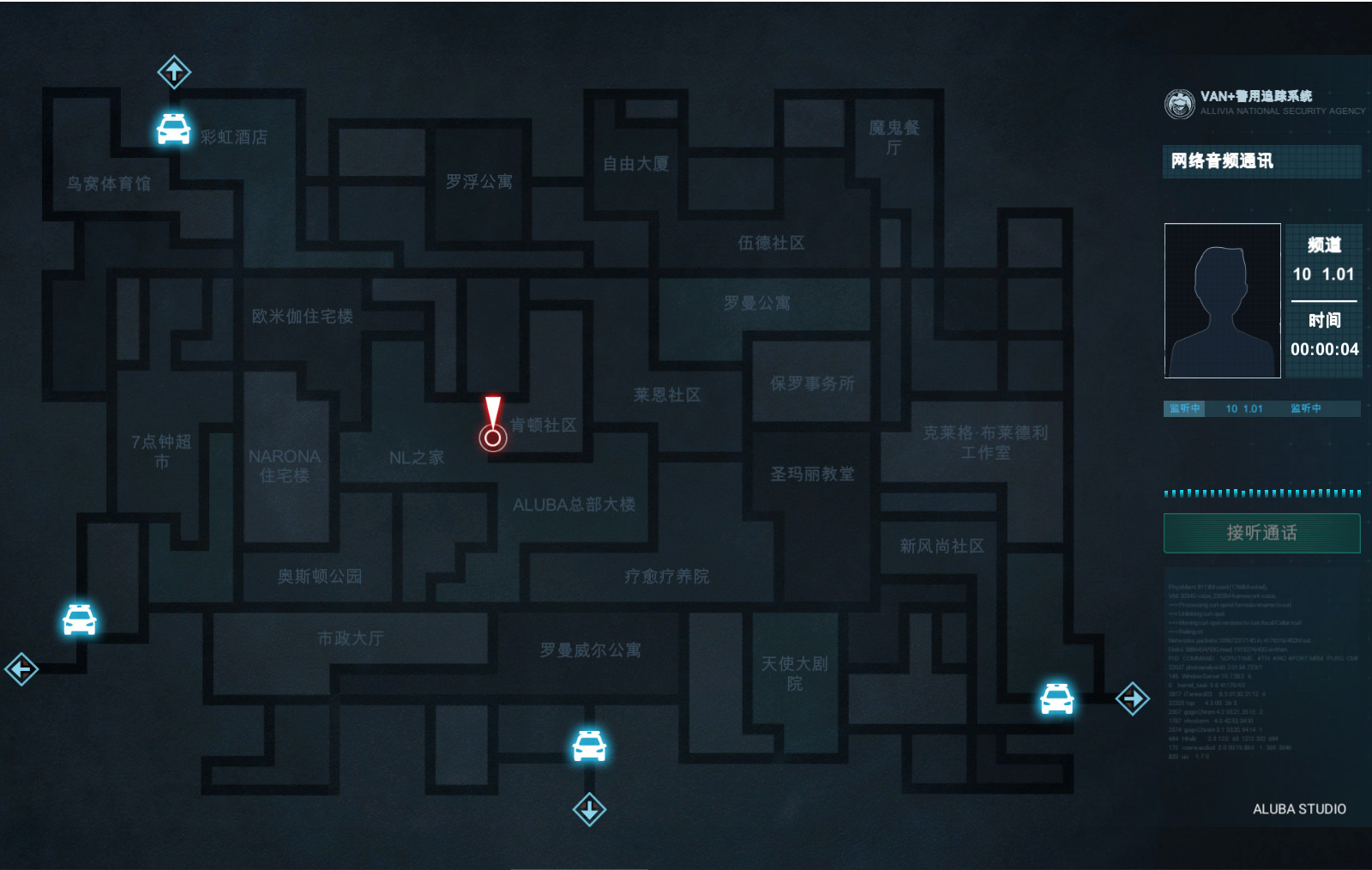Screen dimensions: 1372x870
Task: Select the 频道 channel display panel
Action: (1323, 299)
